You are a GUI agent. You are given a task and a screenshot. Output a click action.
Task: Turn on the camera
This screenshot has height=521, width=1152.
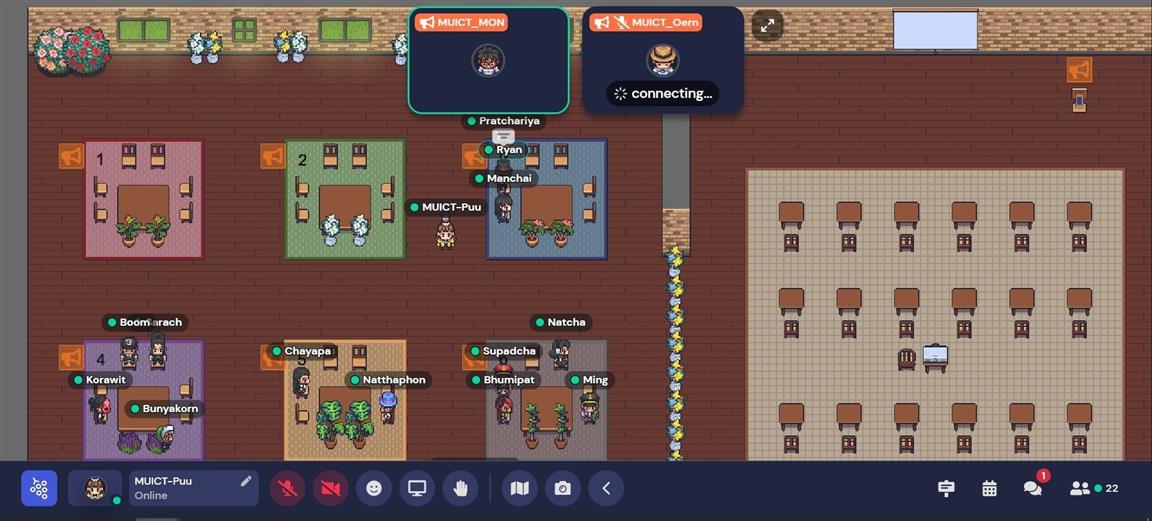click(x=331, y=488)
